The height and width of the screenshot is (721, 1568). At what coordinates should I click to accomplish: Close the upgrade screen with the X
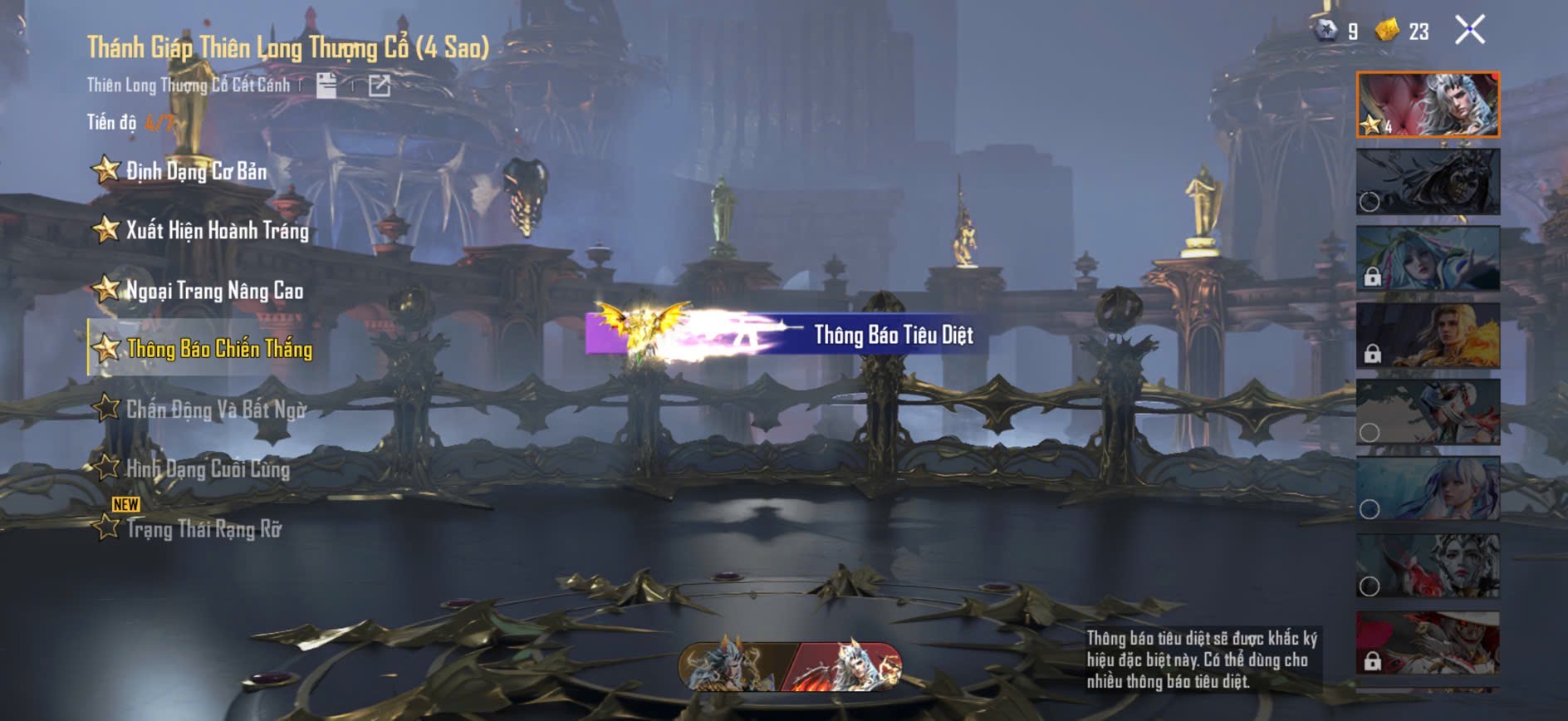tap(1469, 31)
